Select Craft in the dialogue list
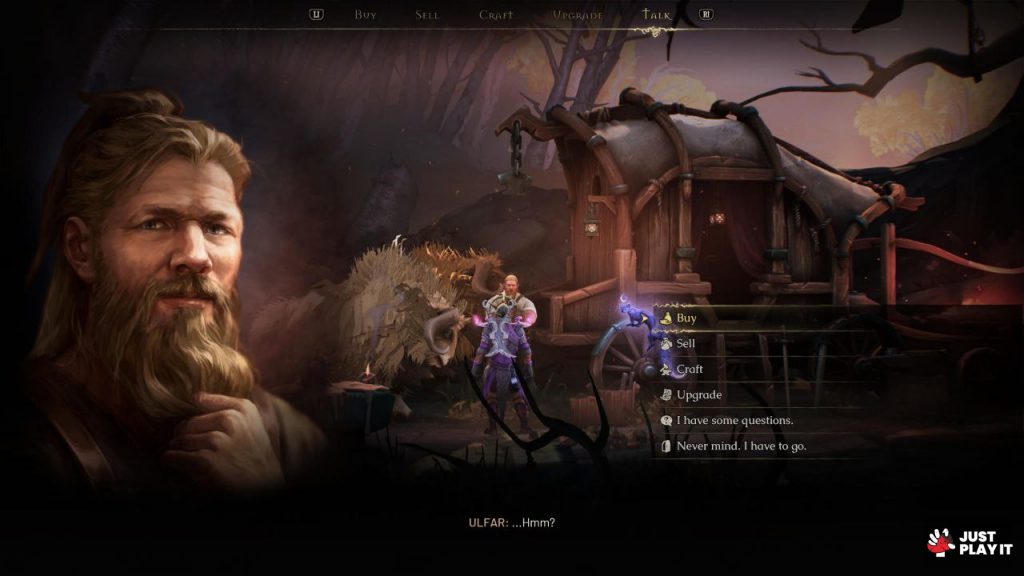The height and width of the screenshot is (576, 1024). click(689, 369)
